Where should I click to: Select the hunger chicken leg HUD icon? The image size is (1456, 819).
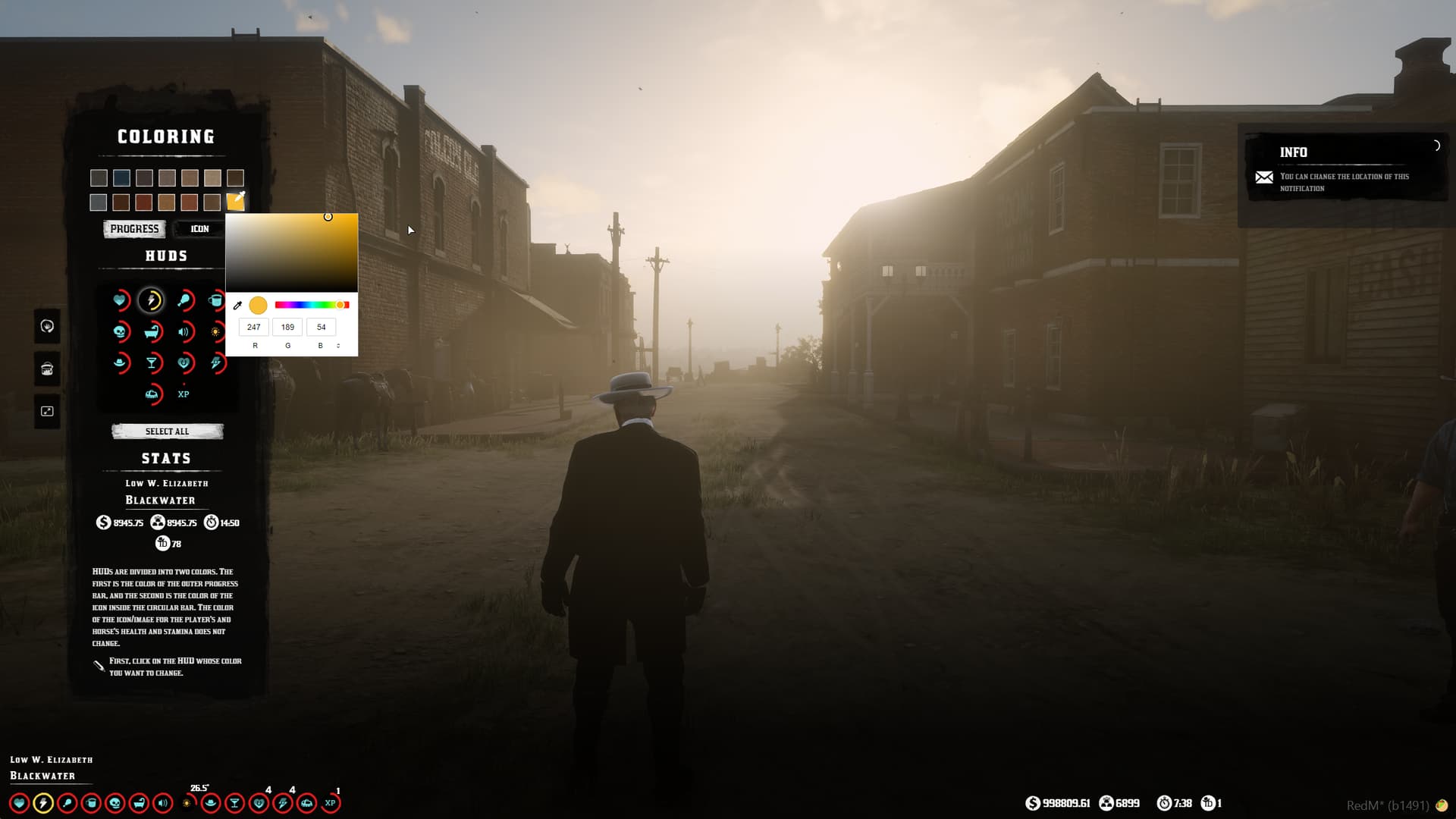[x=186, y=300]
